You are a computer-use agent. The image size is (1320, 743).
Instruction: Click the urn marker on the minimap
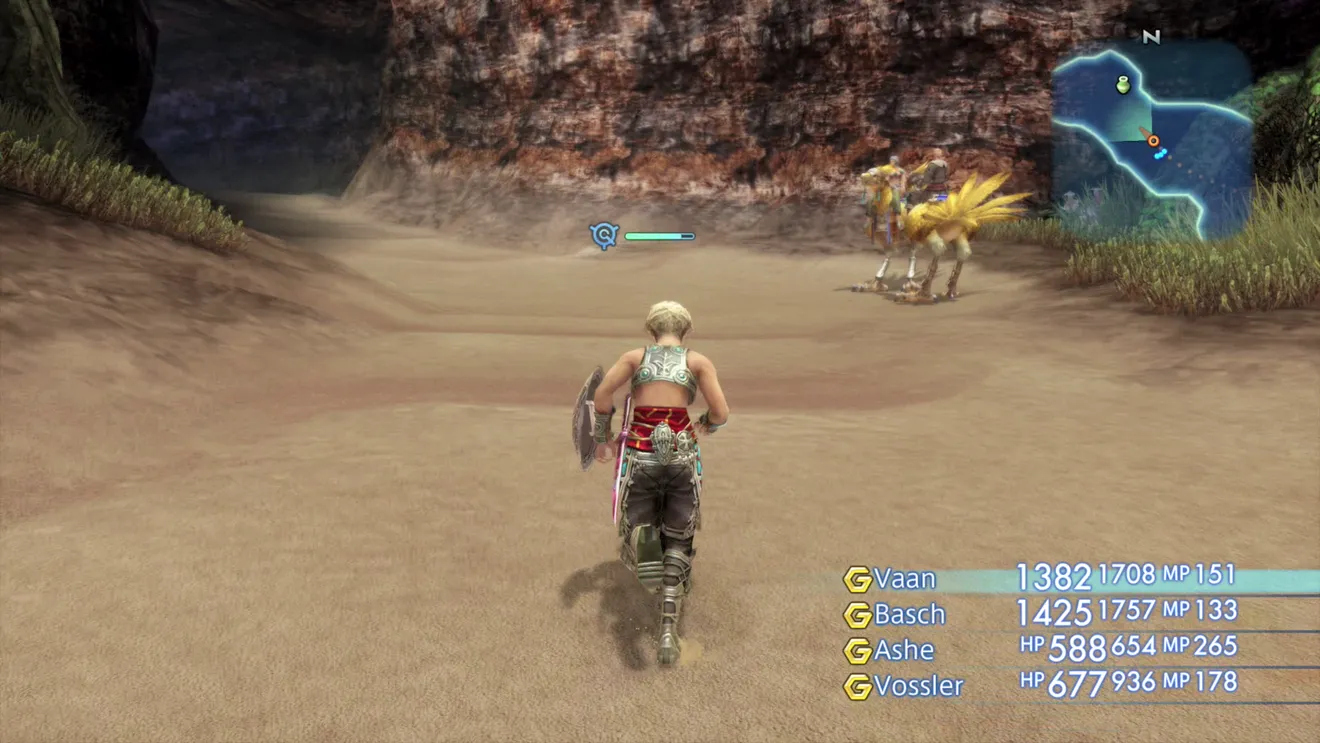(x=1124, y=85)
